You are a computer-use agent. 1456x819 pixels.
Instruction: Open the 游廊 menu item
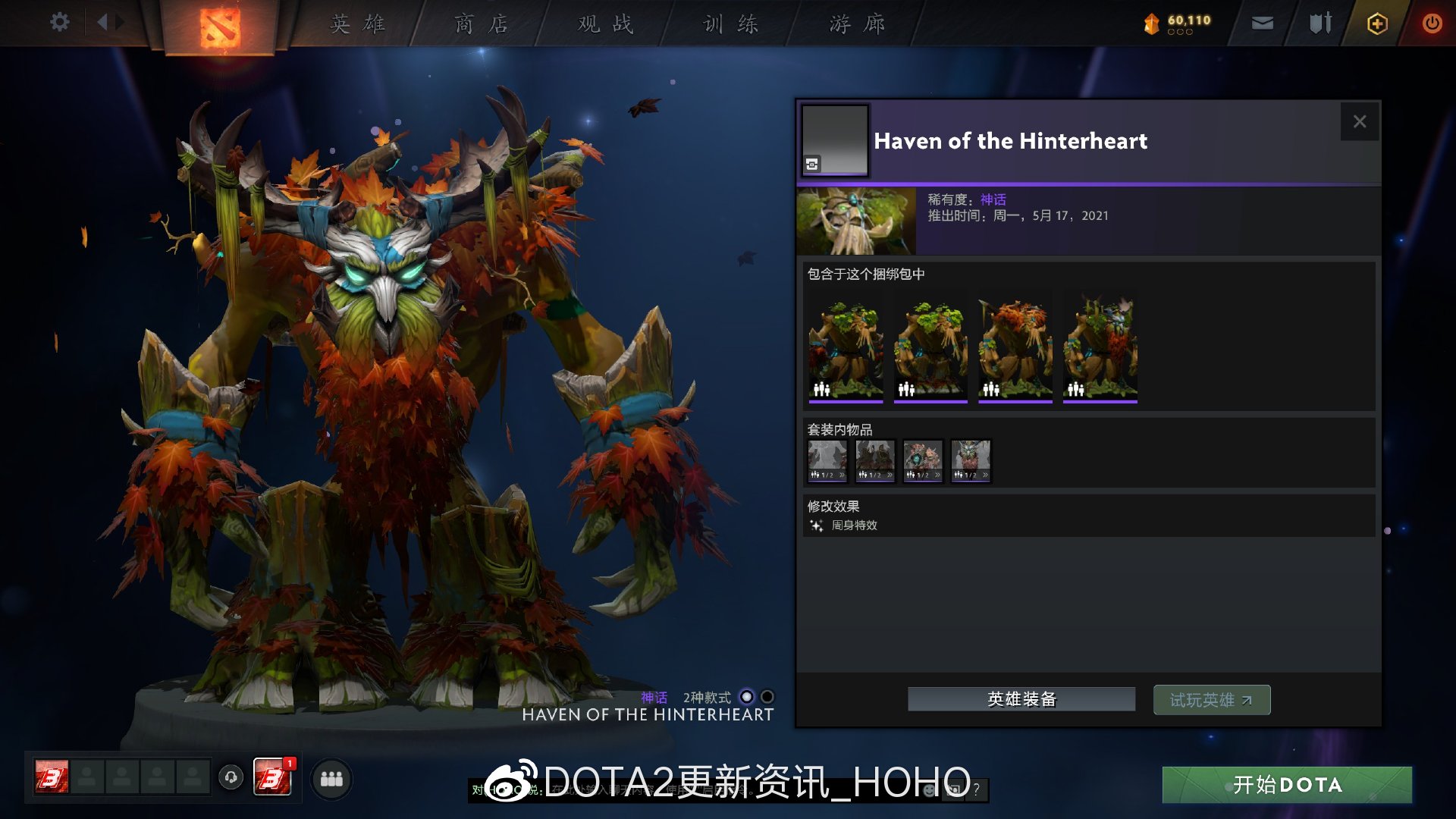pos(855,24)
